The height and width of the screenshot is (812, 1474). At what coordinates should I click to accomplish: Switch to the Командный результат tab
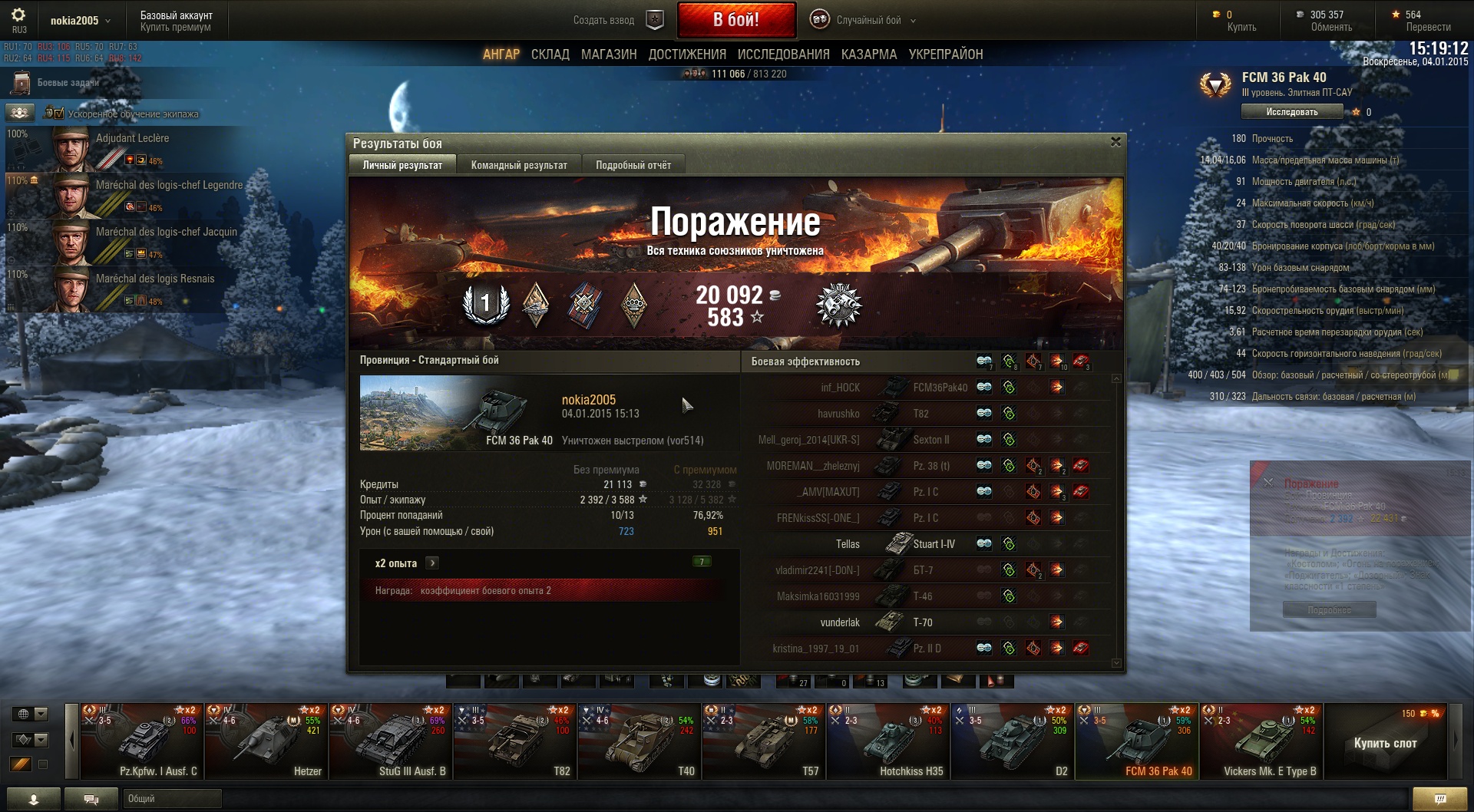point(519,165)
